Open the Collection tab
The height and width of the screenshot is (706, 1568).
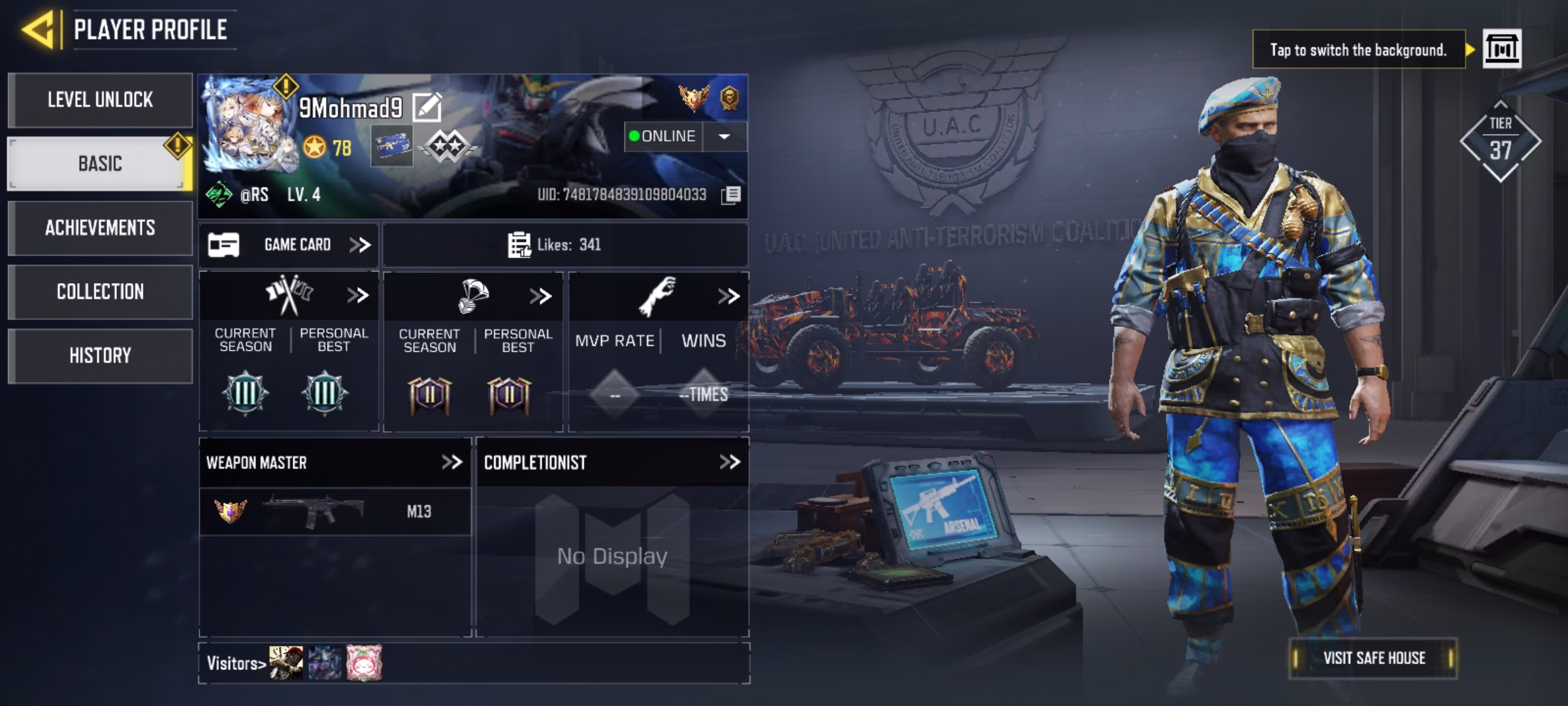[101, 292]
